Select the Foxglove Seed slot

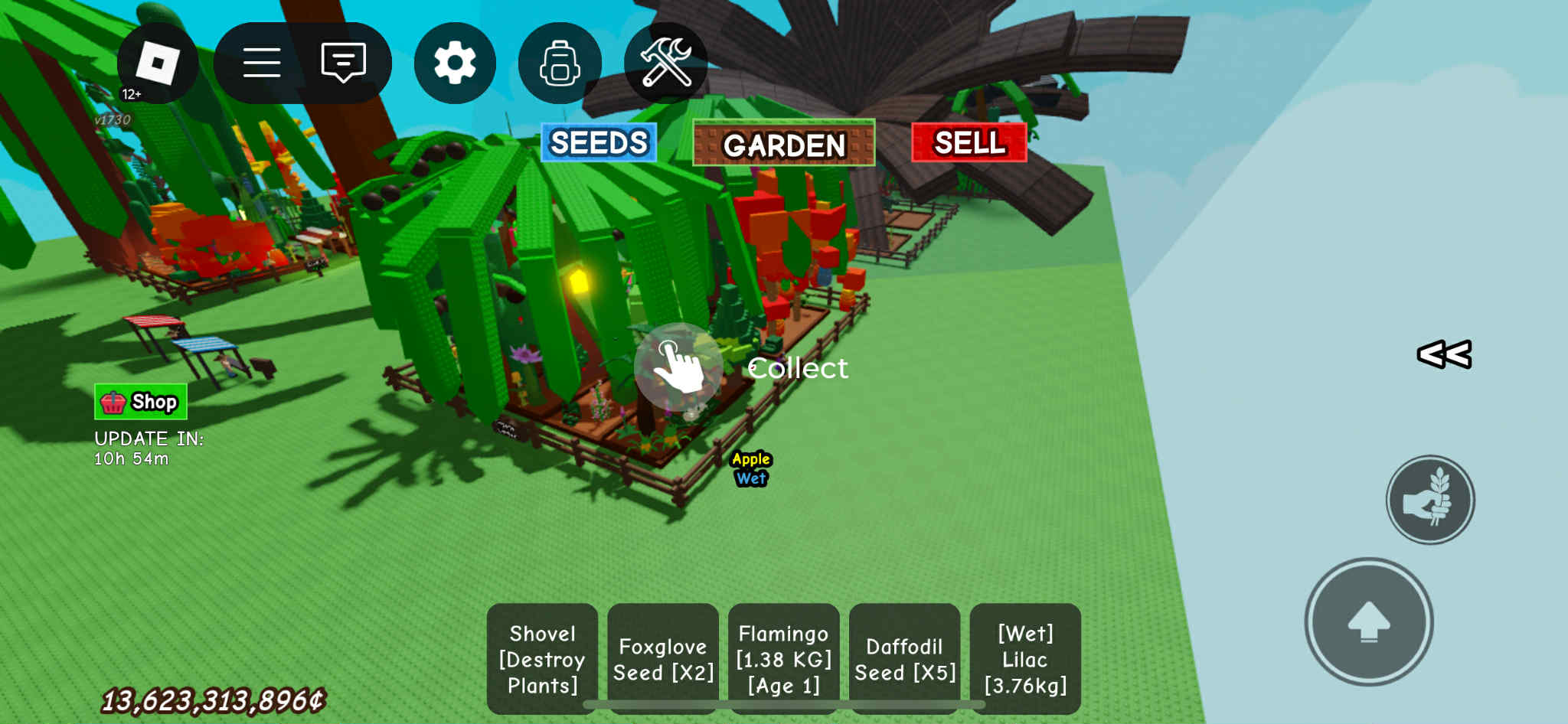click(663, 659)
